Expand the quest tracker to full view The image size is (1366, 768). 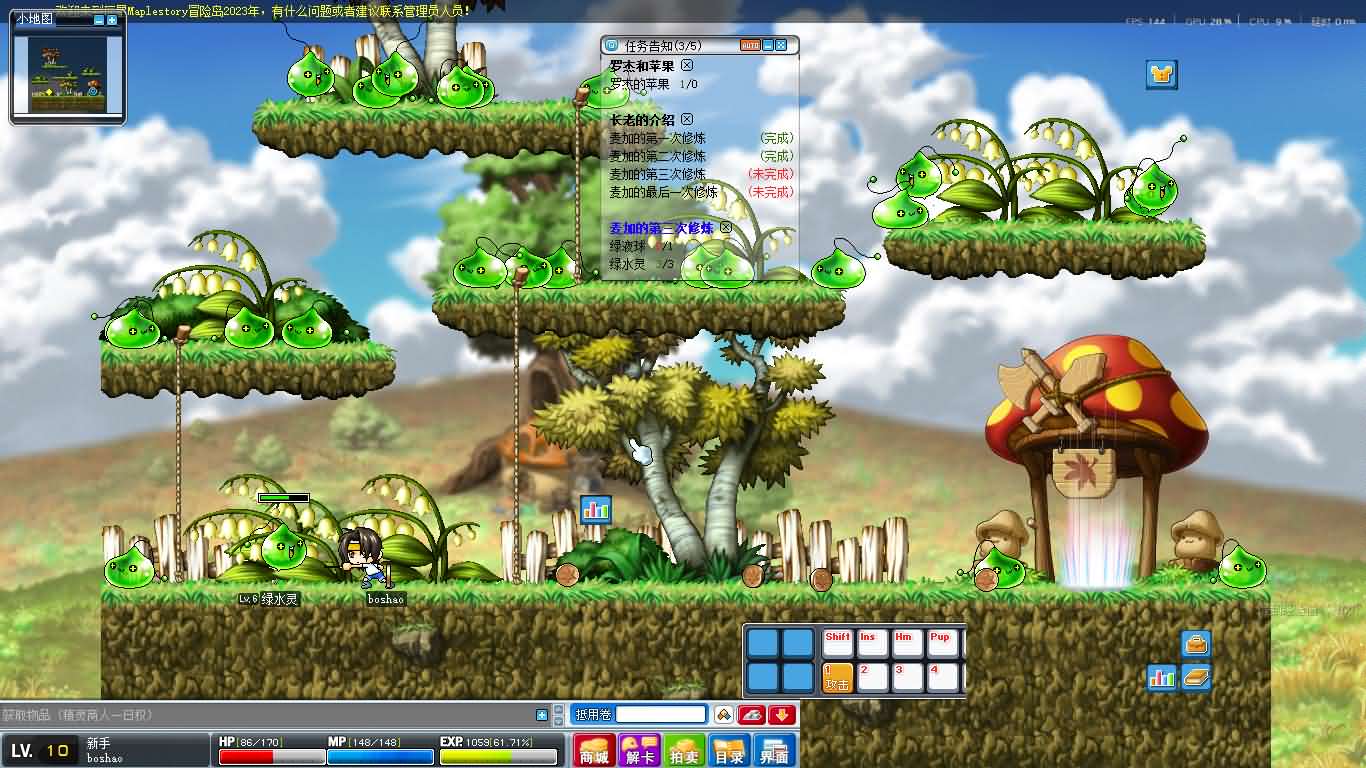[781, 45]
